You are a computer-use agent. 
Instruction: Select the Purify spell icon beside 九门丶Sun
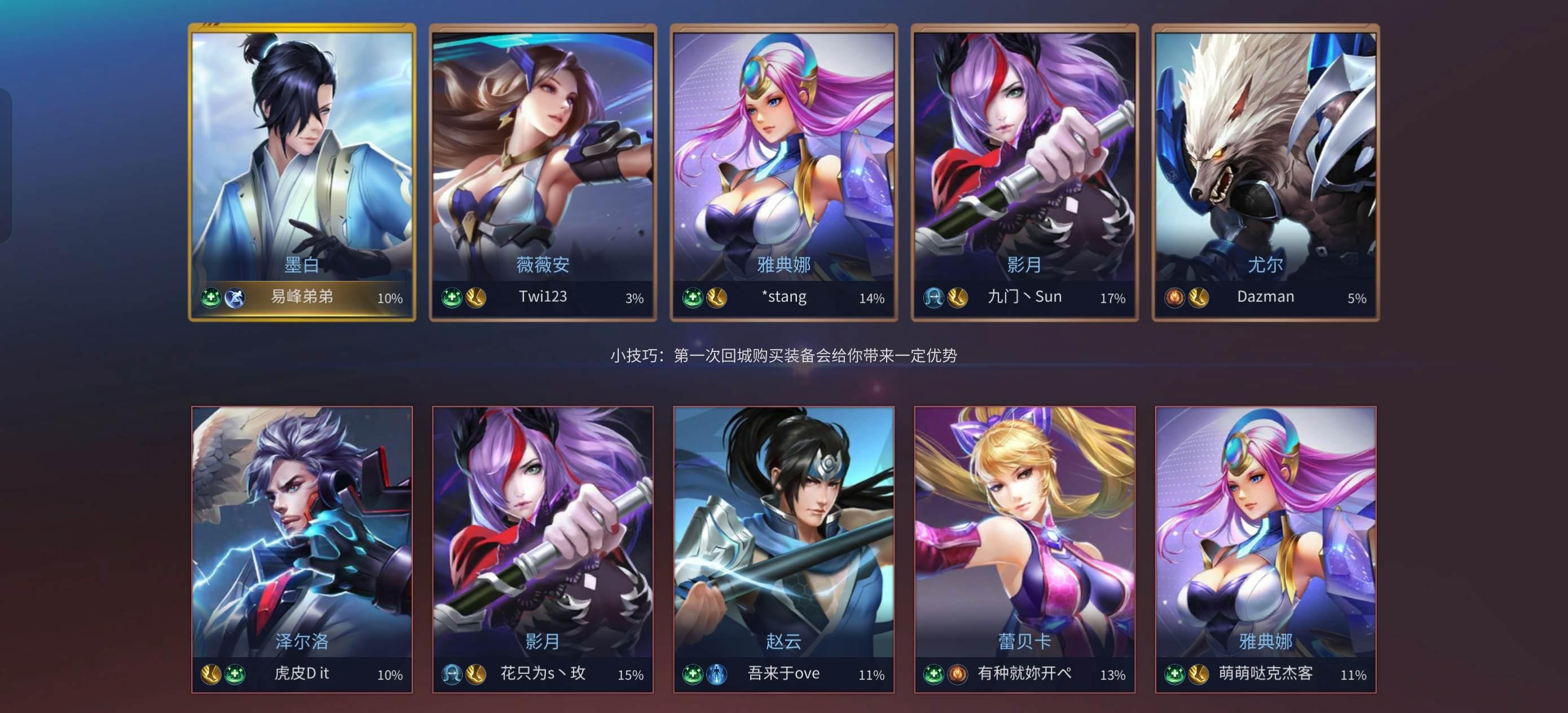935,297
